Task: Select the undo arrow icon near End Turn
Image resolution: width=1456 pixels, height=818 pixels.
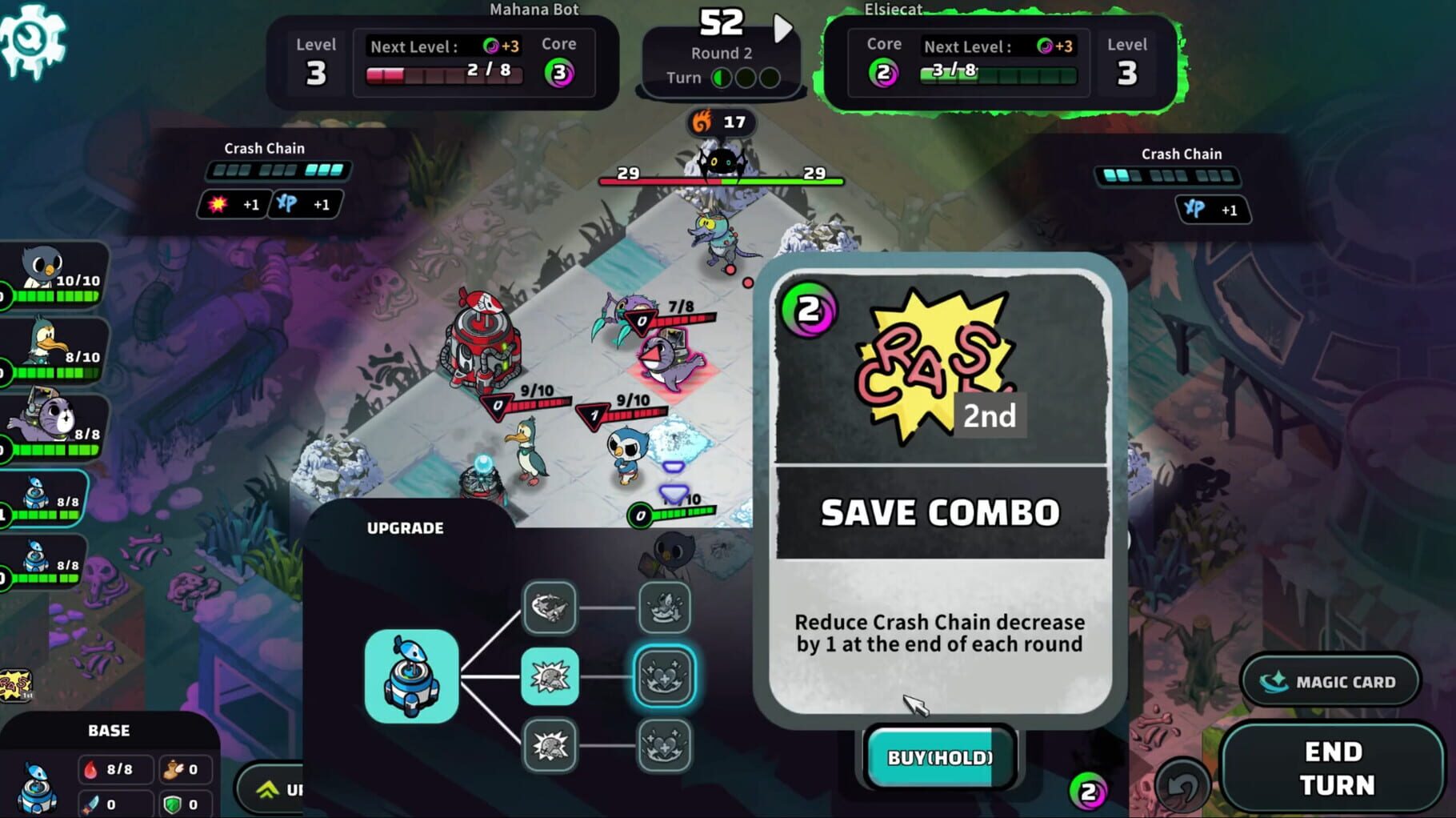Action: point(1182,785)
